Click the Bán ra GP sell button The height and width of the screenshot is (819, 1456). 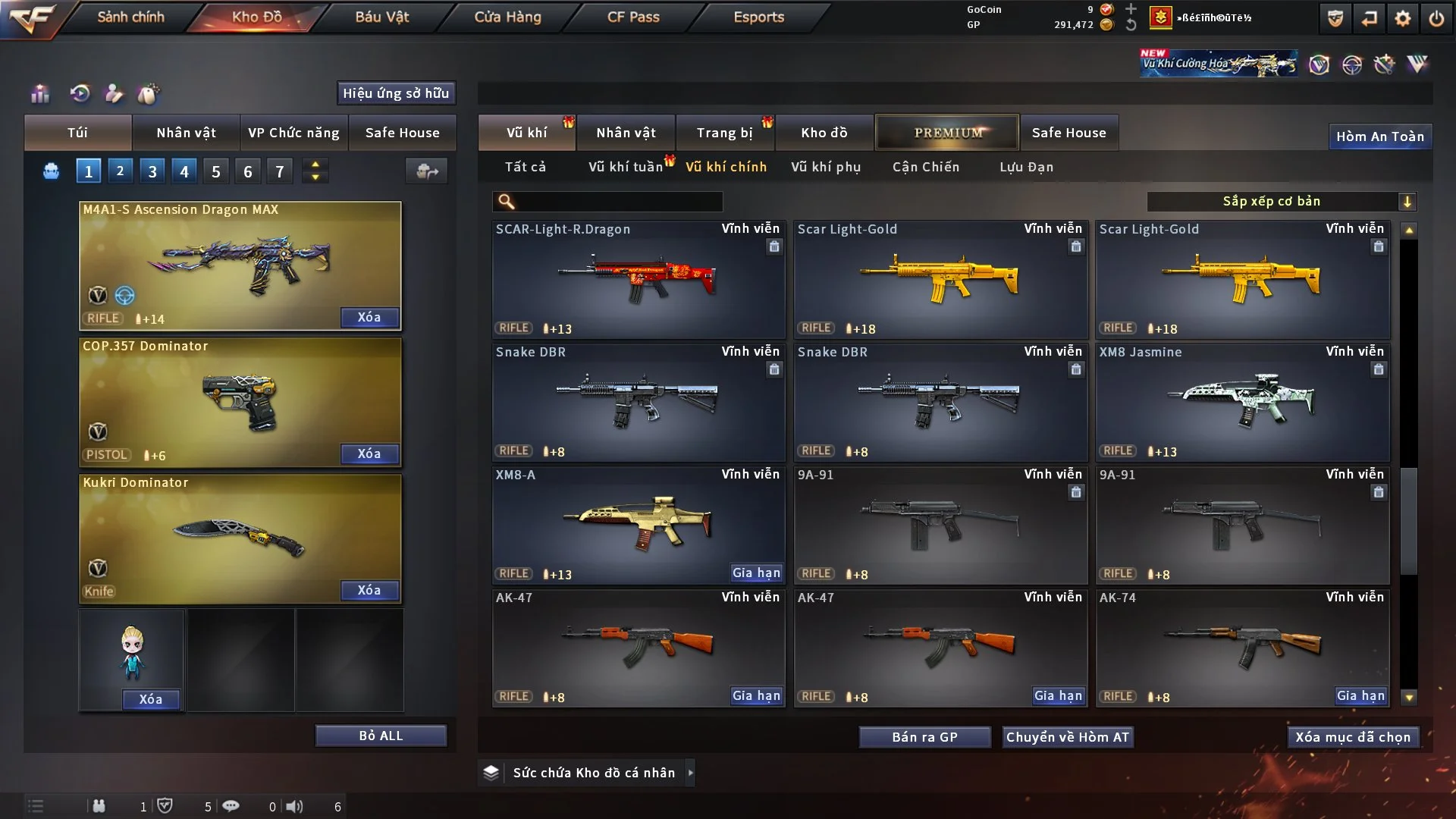tap(924, 737)
